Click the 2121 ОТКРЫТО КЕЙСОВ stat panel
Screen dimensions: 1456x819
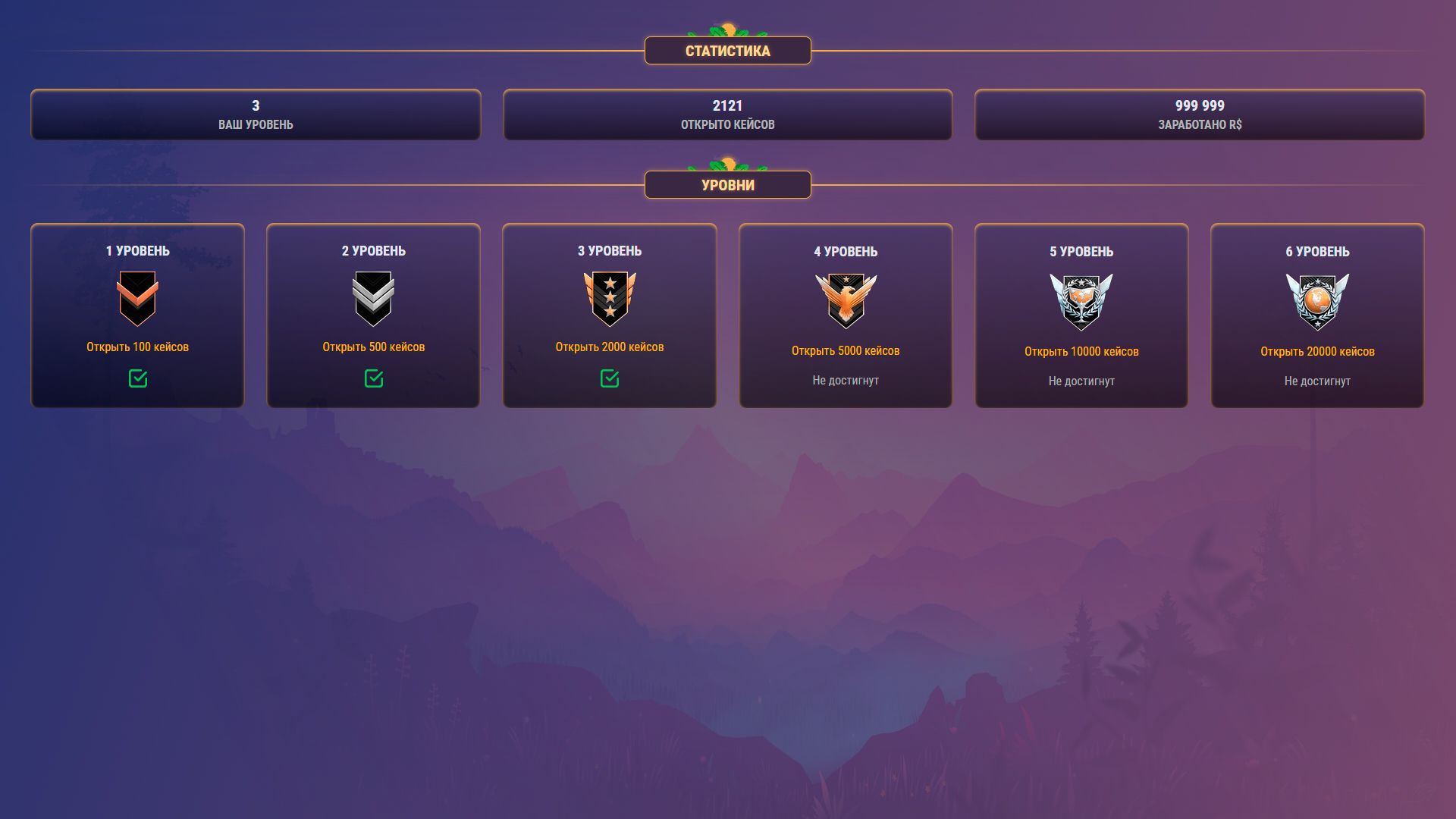coord(727,115)
